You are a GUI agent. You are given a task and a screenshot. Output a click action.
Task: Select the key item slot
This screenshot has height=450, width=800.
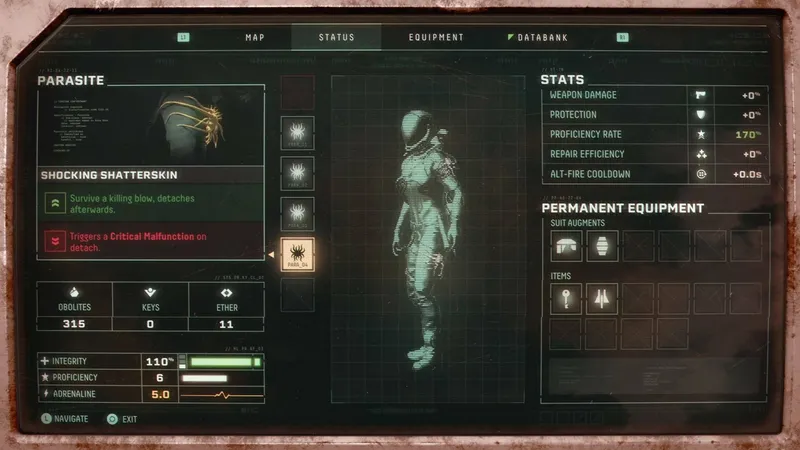pos(566,298)
